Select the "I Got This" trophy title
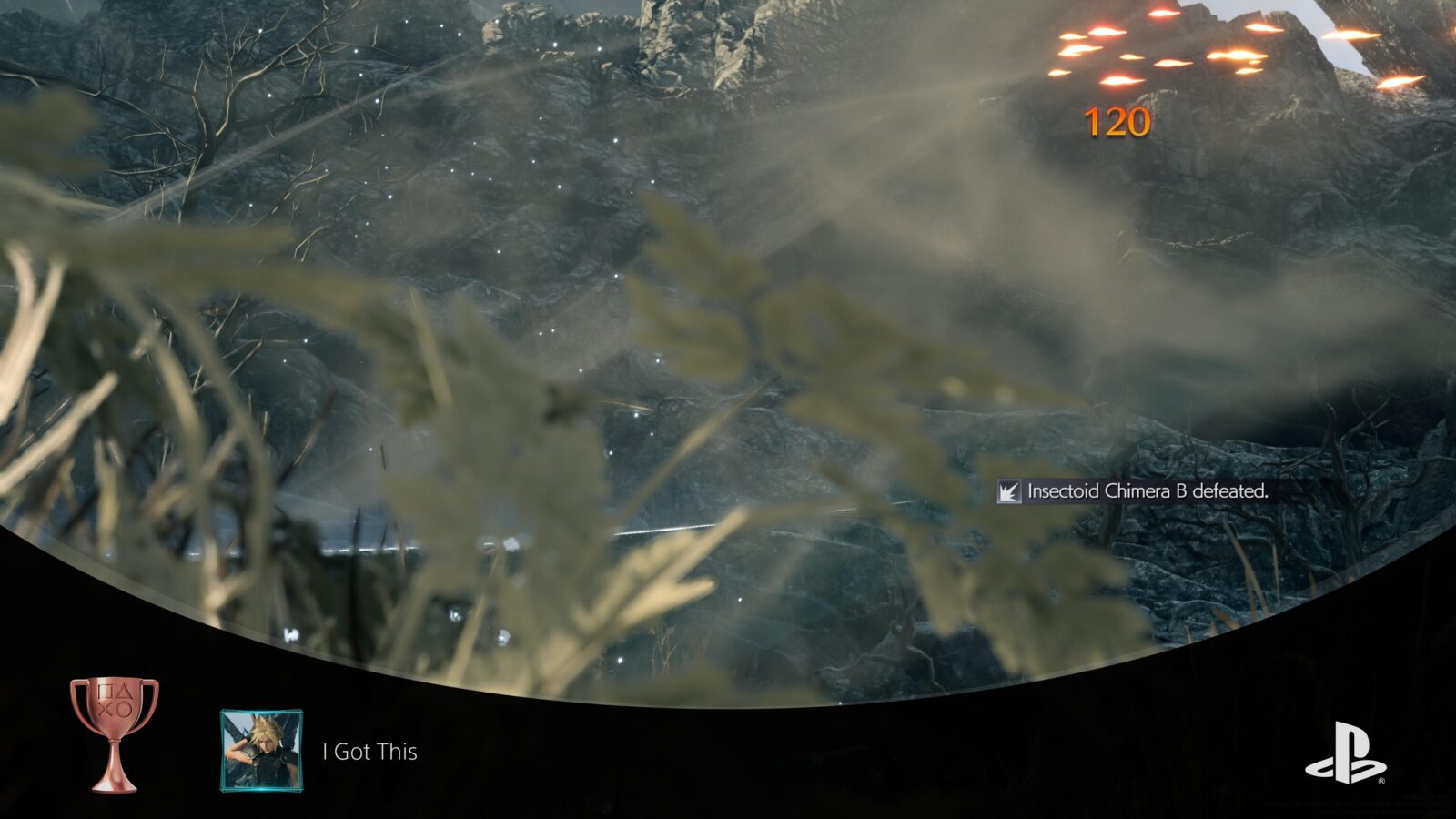 [370, 752]
